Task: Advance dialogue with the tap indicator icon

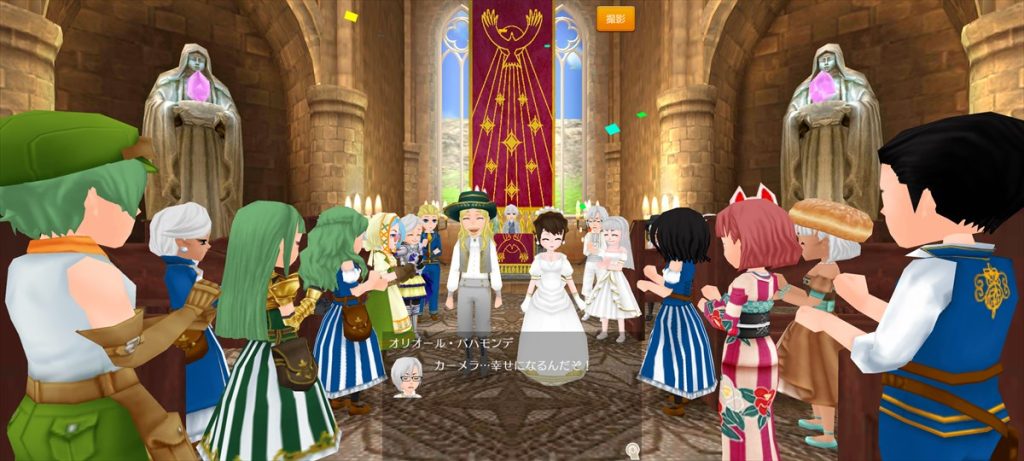Action: point(631,451)
